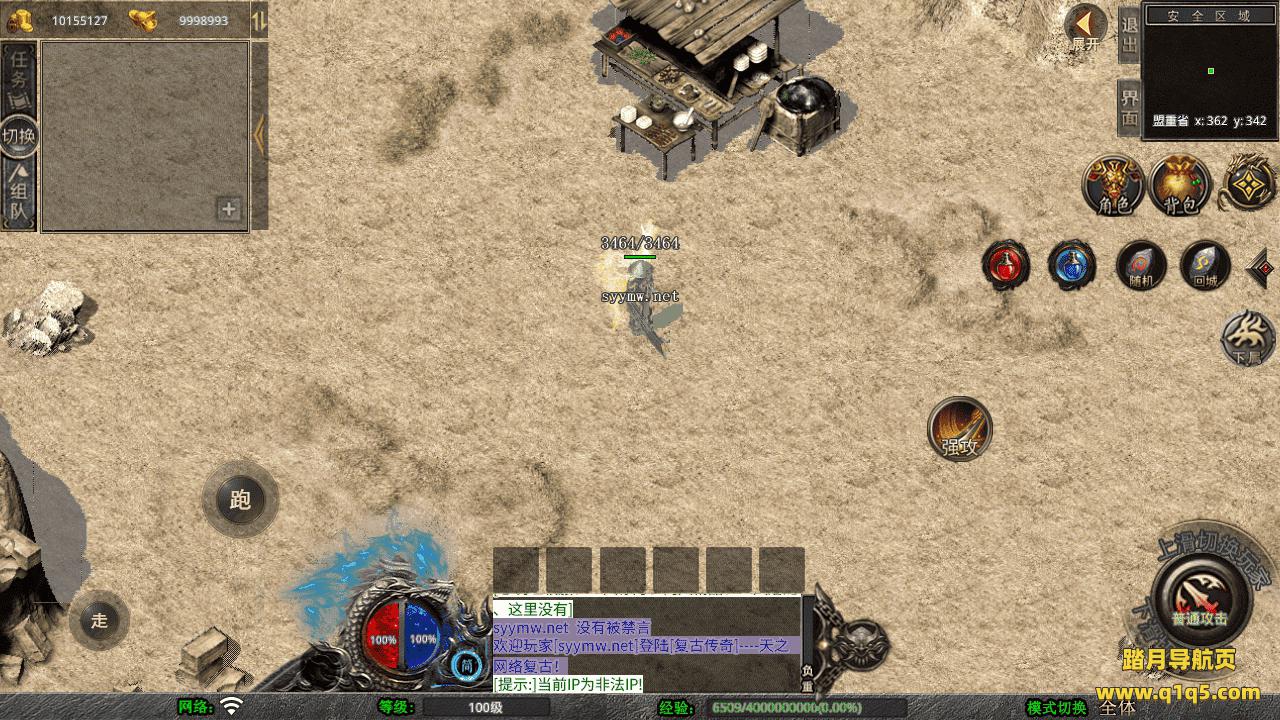This screenshot has height=720, width=1280.
Task: Collapse the quest panel with side arrow
Action: pyautogui.click(x=259, y=135)
